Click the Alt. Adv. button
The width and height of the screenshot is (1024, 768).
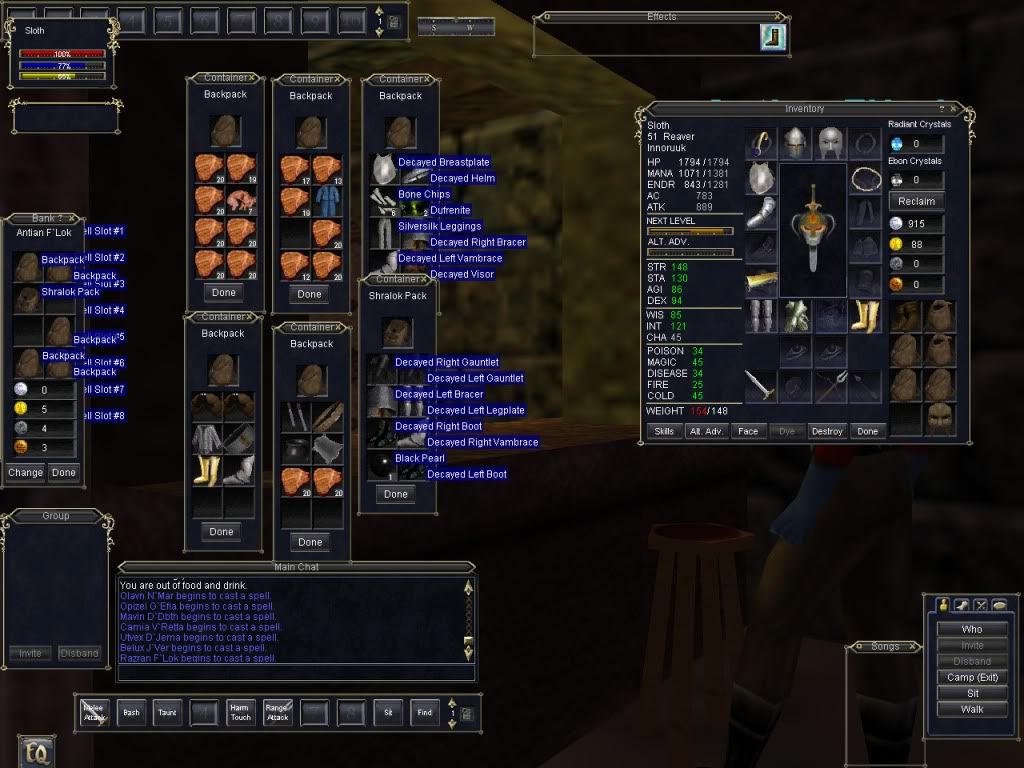(x=705, y=431)
